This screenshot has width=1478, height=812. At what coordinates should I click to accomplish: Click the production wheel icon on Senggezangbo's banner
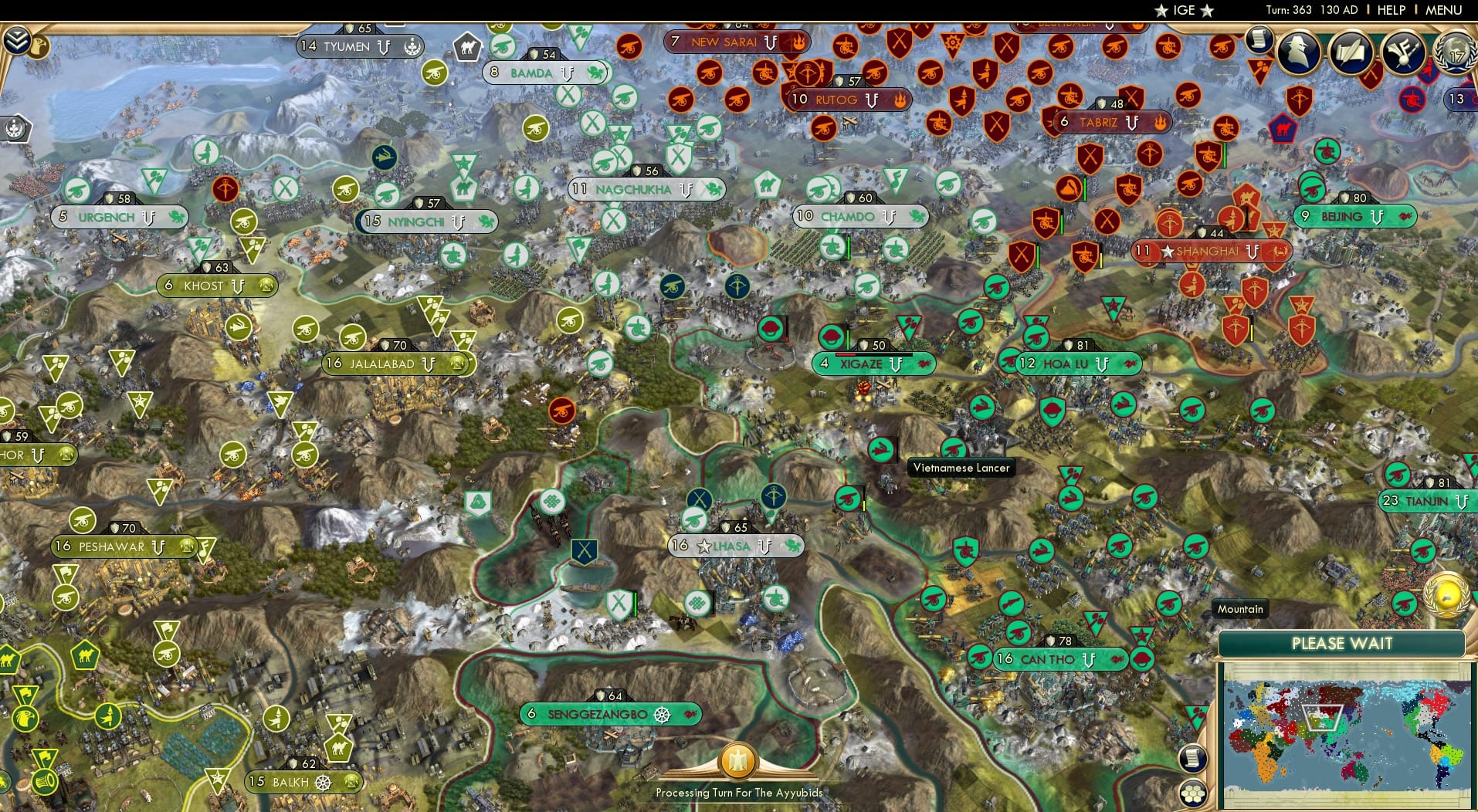click(663, 714)
